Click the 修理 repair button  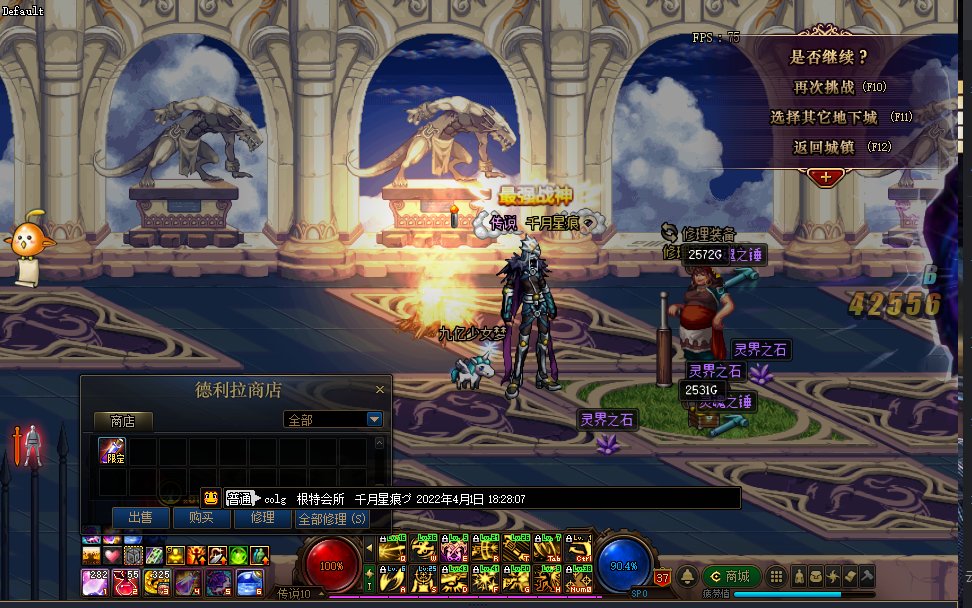262,518
